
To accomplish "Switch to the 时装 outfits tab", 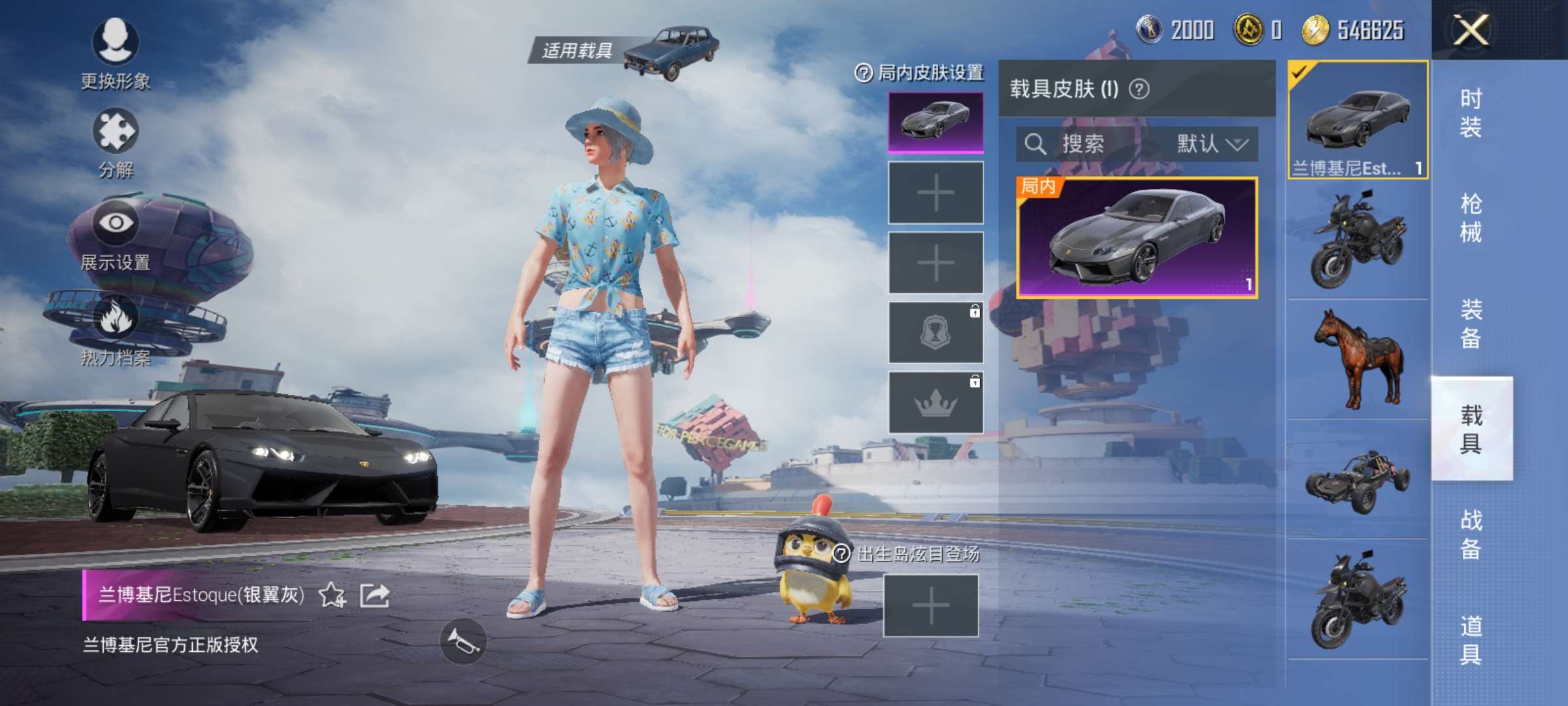I will coord(1471,112).
